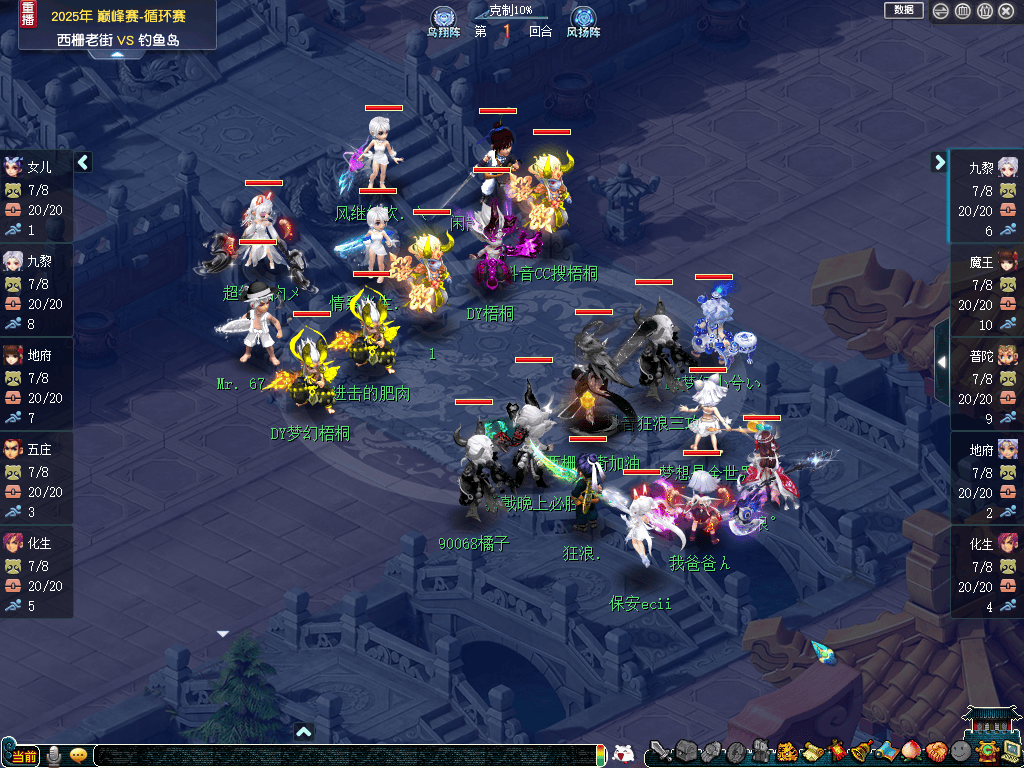The height and width of the screenshot is (768, 1024).
Task: Click the 鸟翔阵 formation icon
Action: pos(443,19)
